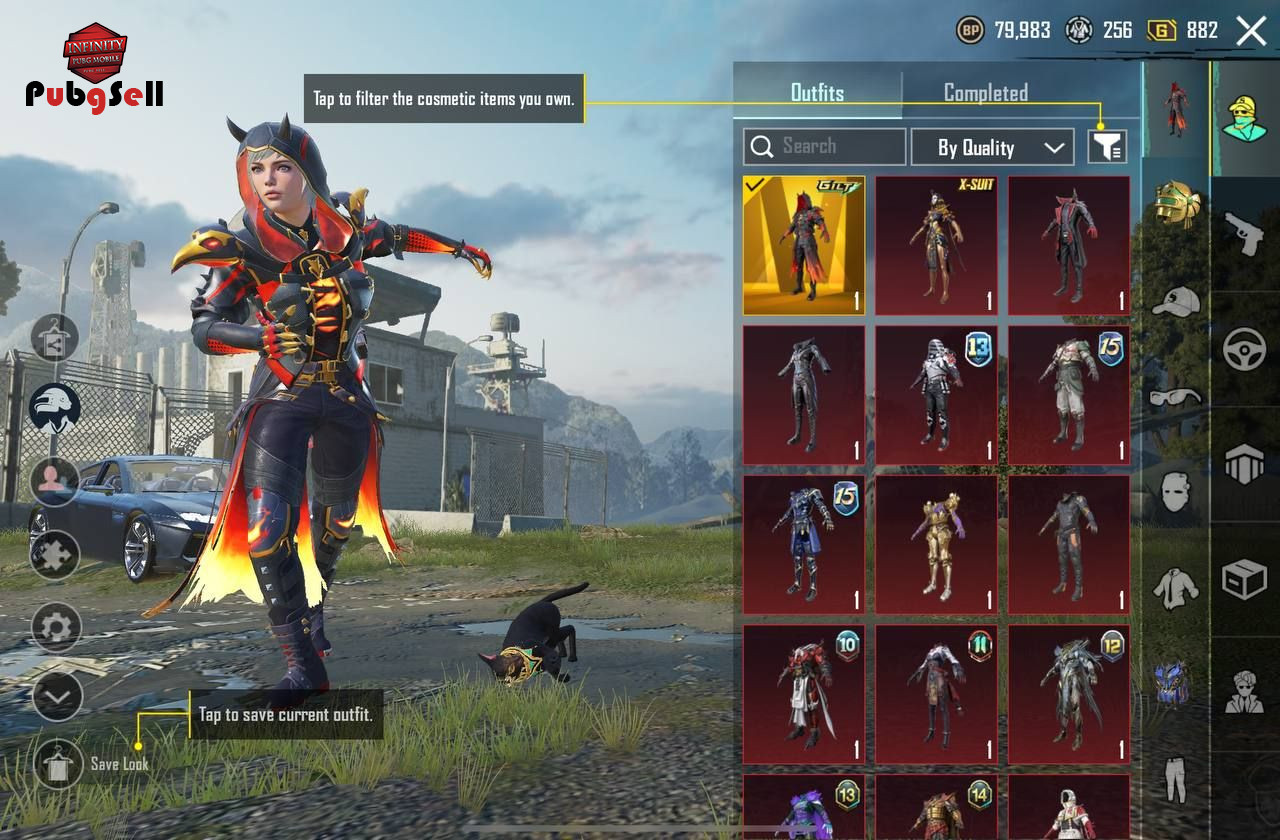The width and height of the screenshot is (1280, 840).
Task: Switch to the Completed tab
Action: [x=985, y=93]
